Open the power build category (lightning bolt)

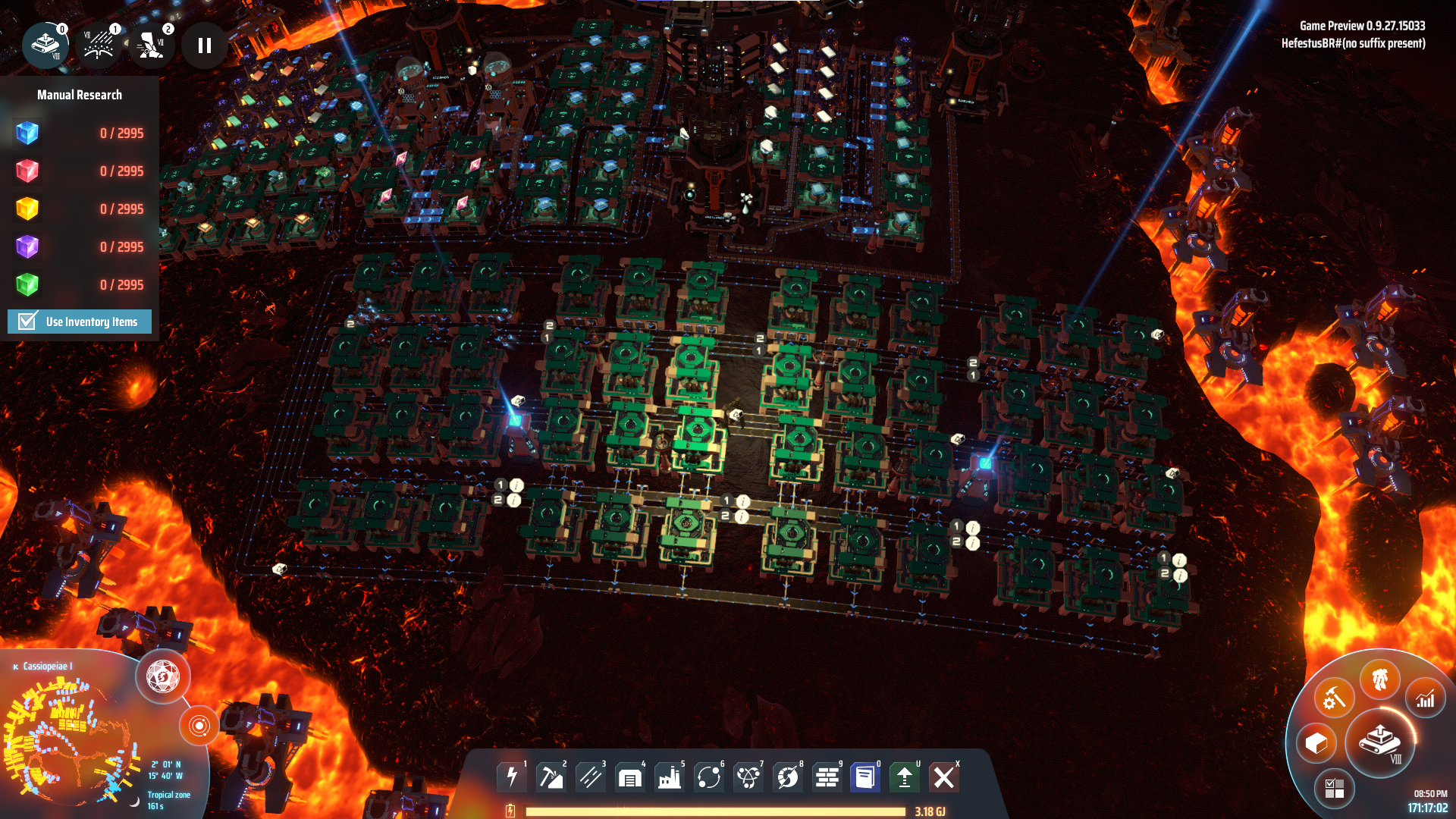point(512,777)
